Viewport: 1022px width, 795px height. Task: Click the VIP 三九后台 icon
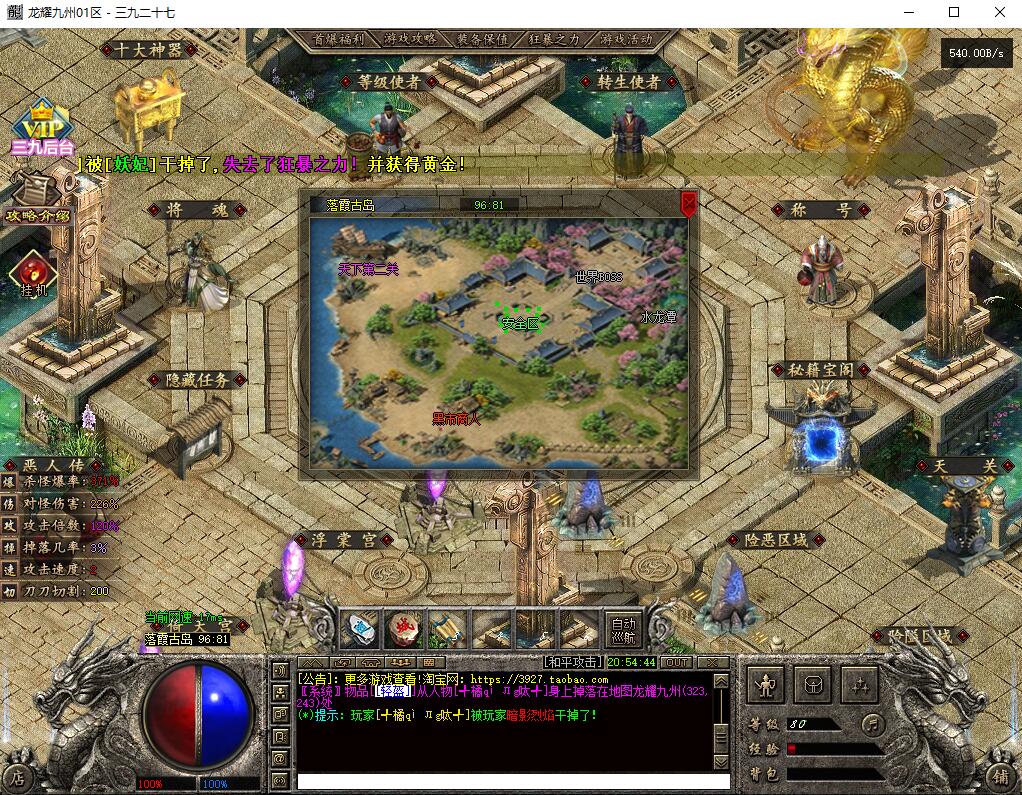click(x=42, y=130)
